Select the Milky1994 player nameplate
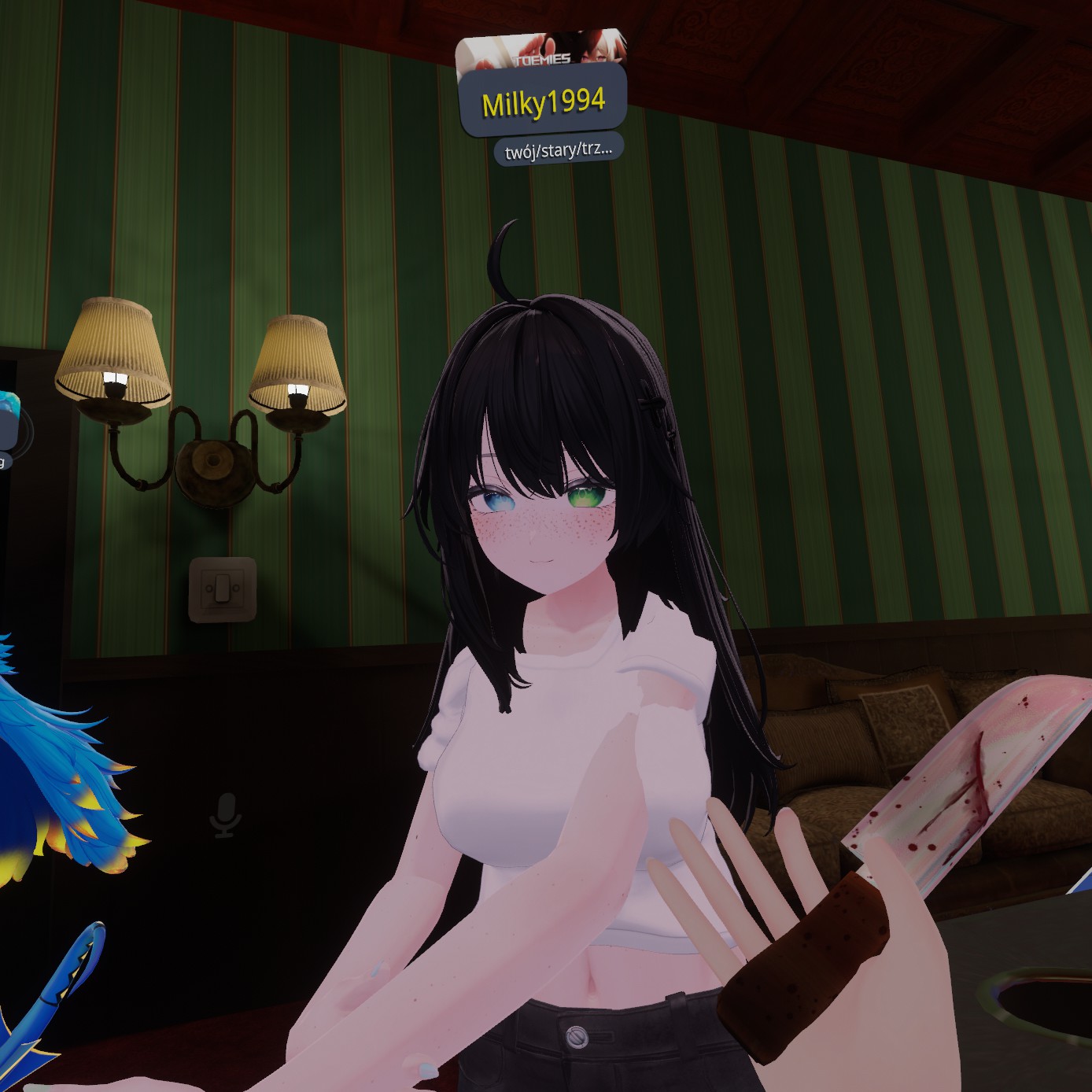Viewport: 1092px width, 1092px height. (x=543, y=103)
